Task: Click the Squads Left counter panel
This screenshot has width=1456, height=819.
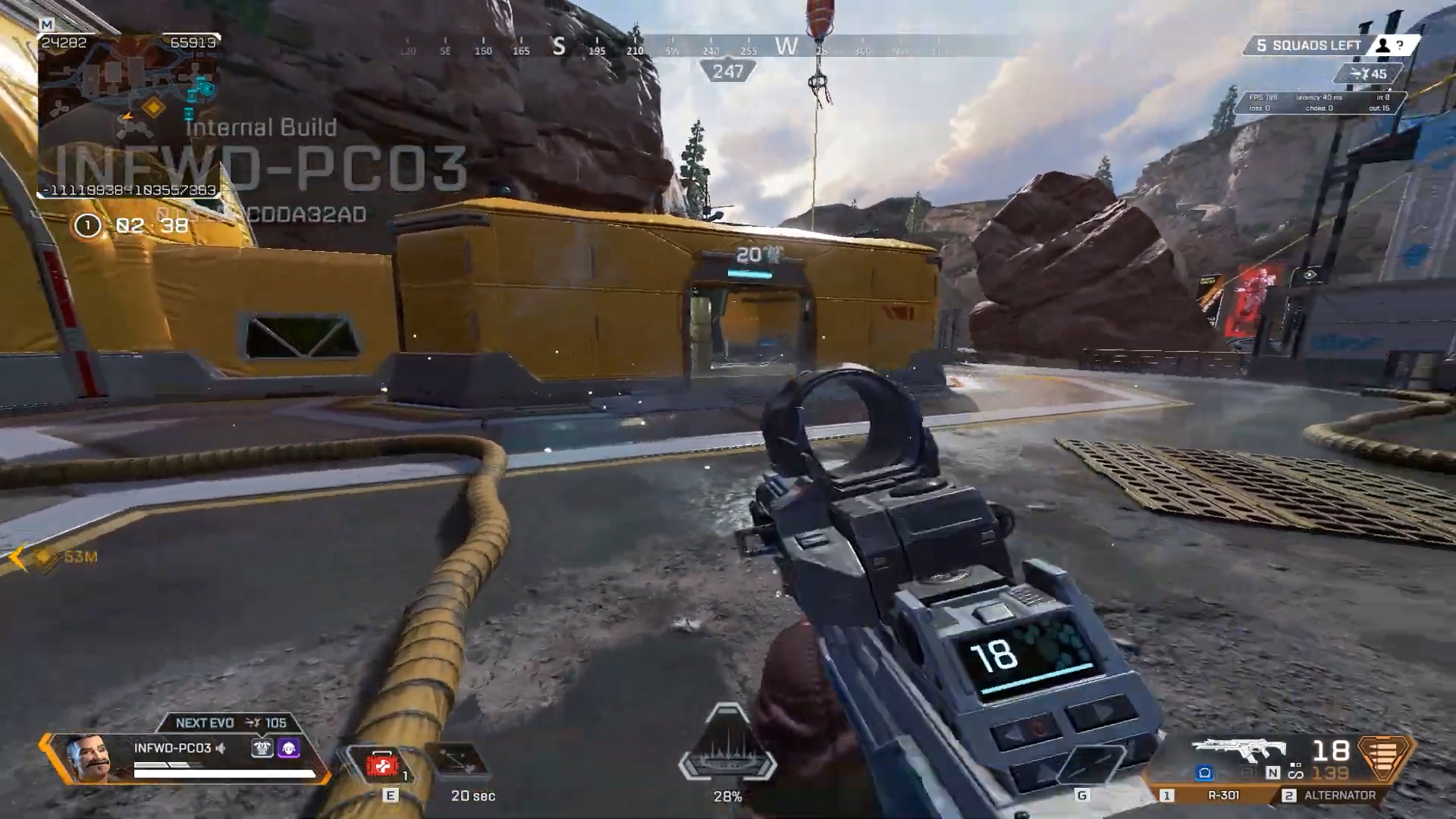Action: [1316, 45]
